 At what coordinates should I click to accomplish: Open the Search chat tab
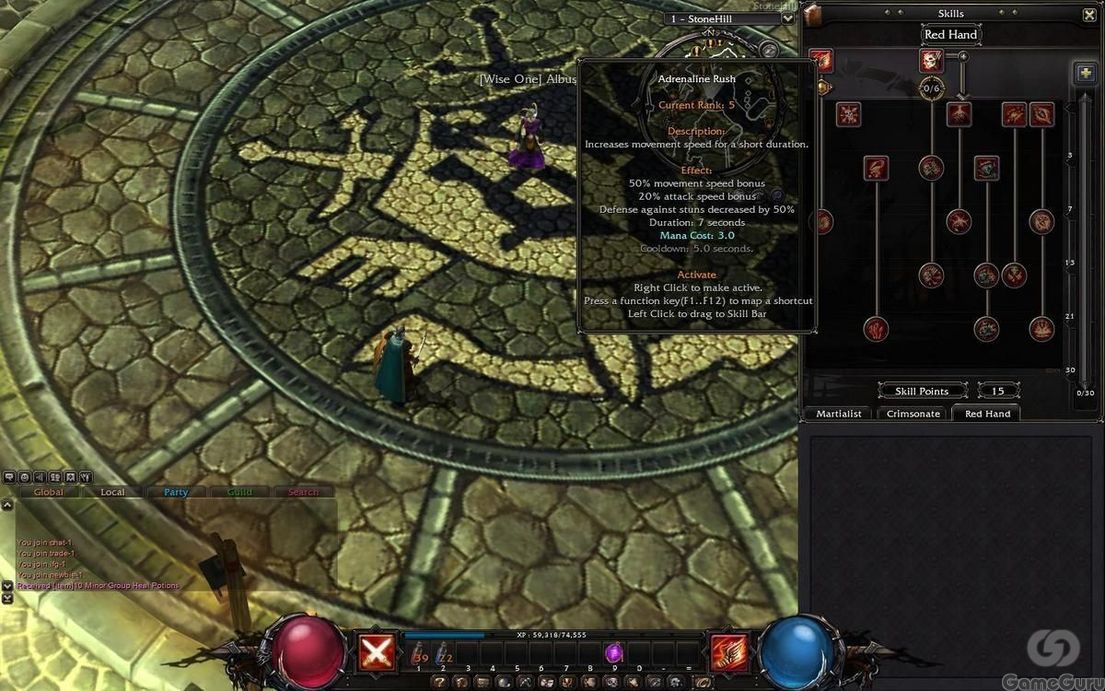pos(303,492)
